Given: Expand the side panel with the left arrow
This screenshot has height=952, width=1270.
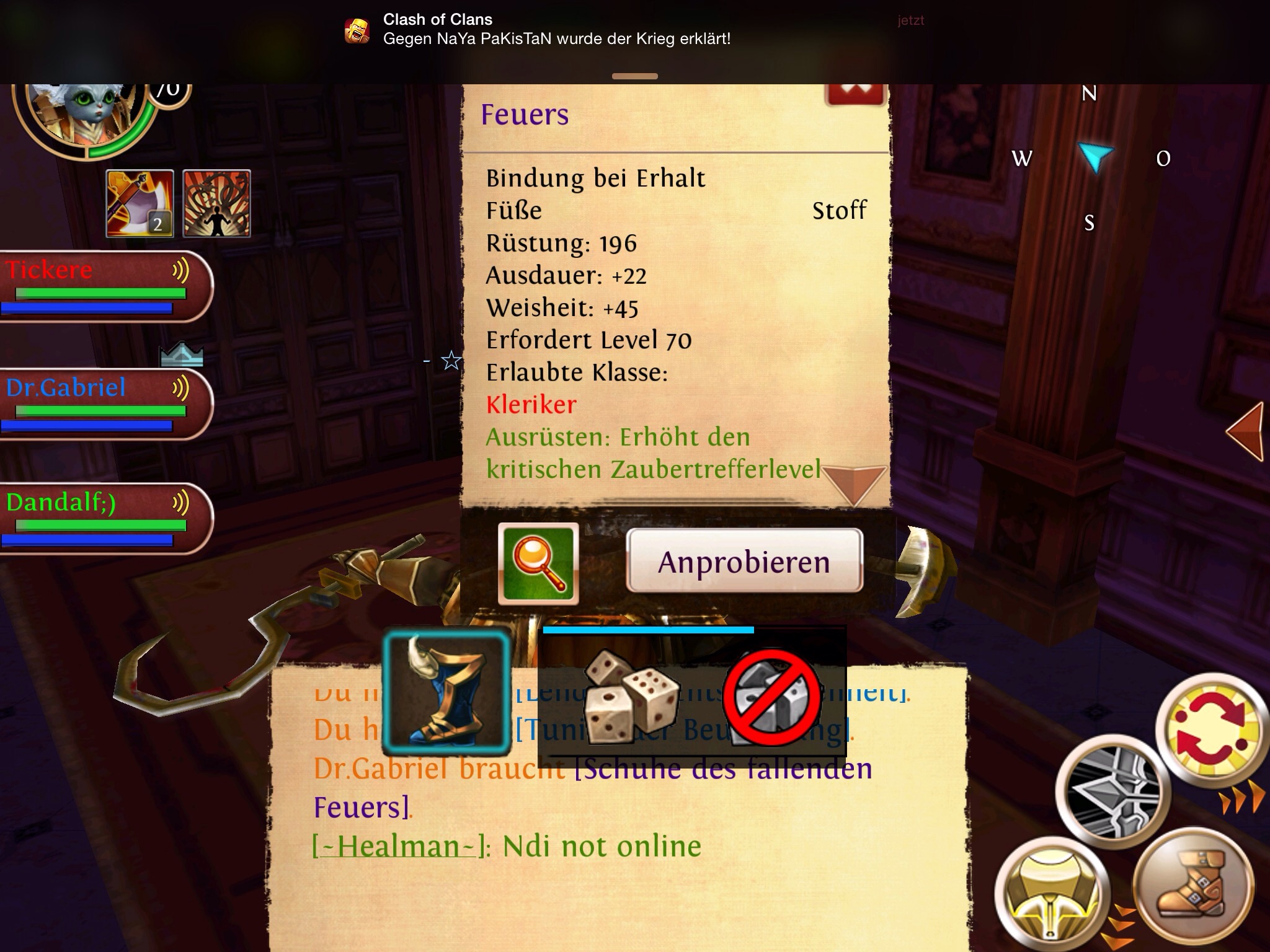Looking at the screenshot, I should pyautogui.click(x=1245, y=431).
